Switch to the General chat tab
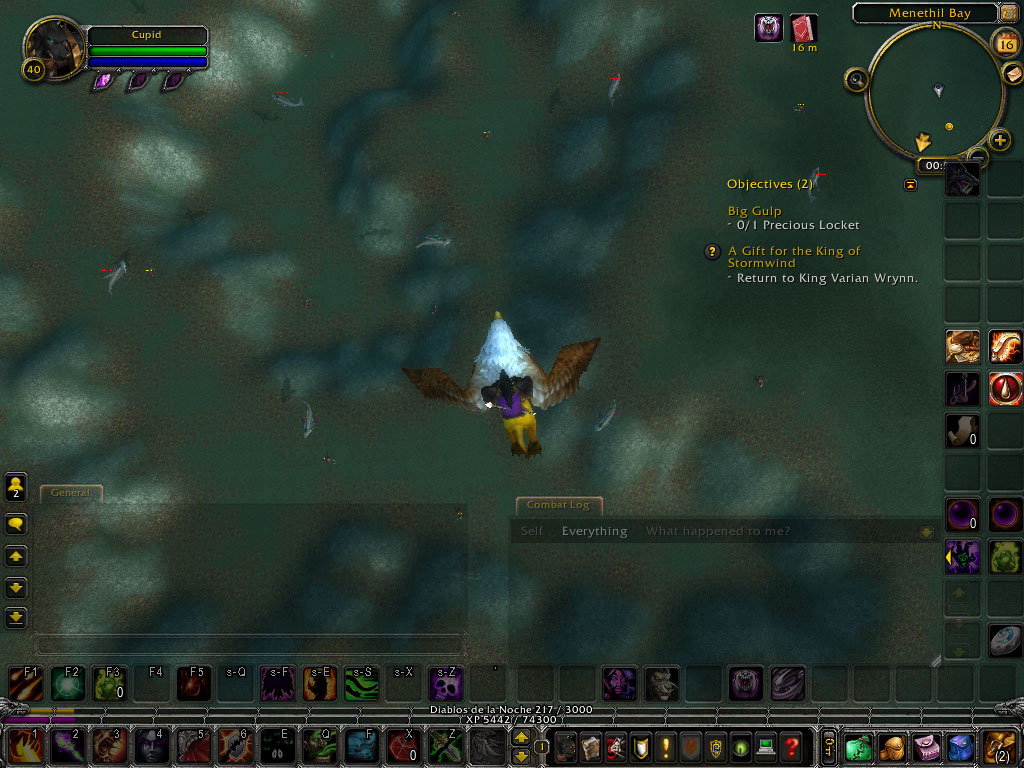 pyautogui.click(x=70, y=492)
